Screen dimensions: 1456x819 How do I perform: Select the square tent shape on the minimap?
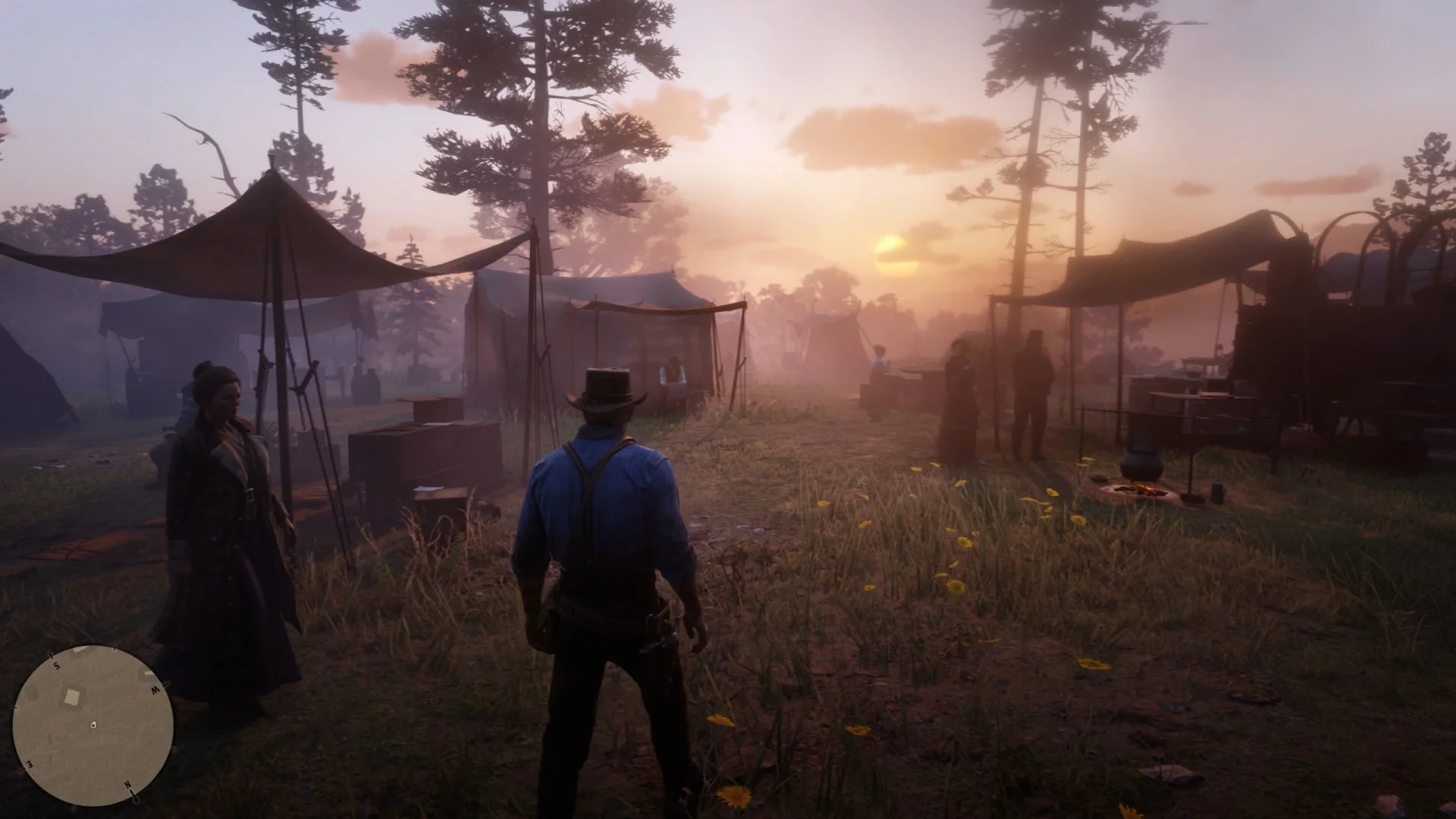(72, 696)
